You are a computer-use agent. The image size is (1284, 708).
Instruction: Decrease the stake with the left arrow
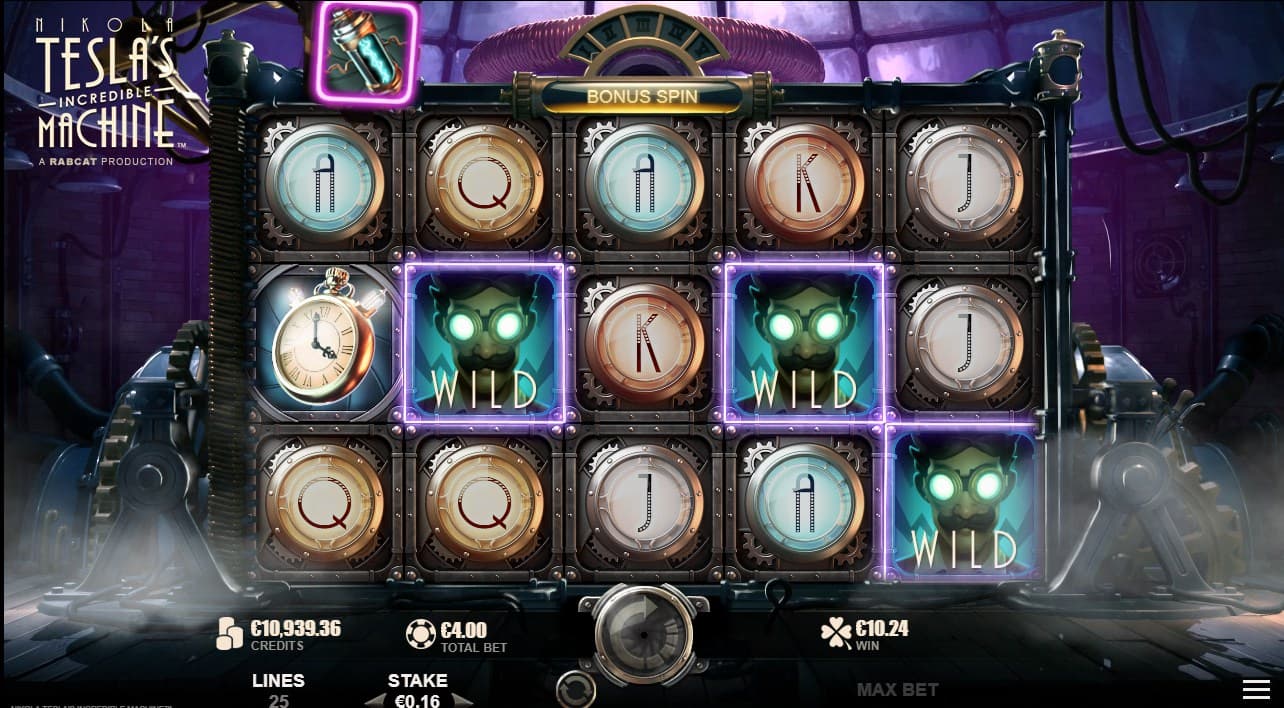(374, 701)
